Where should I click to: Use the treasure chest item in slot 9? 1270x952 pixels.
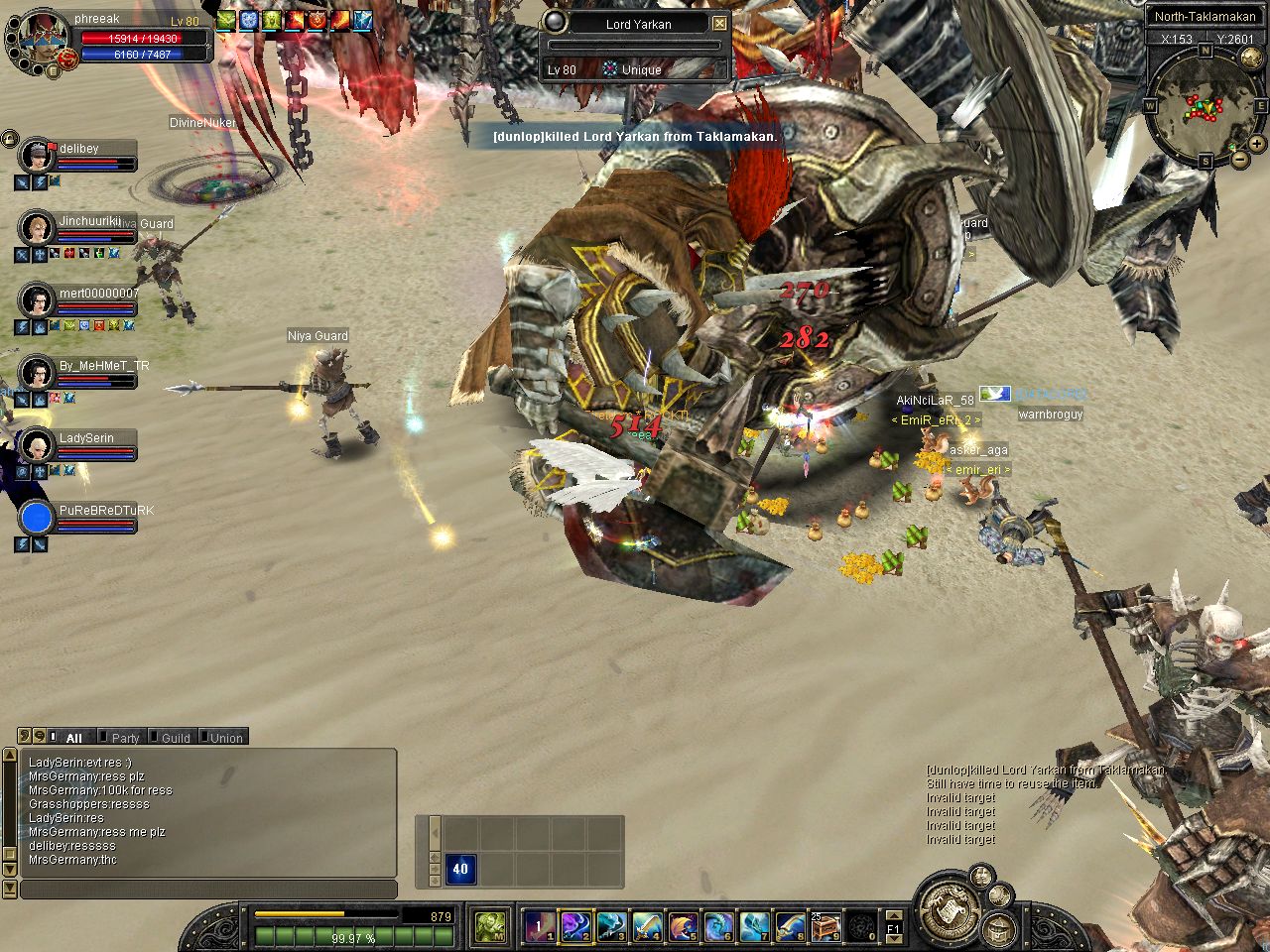pyautogui.click(x=825, y=926)
